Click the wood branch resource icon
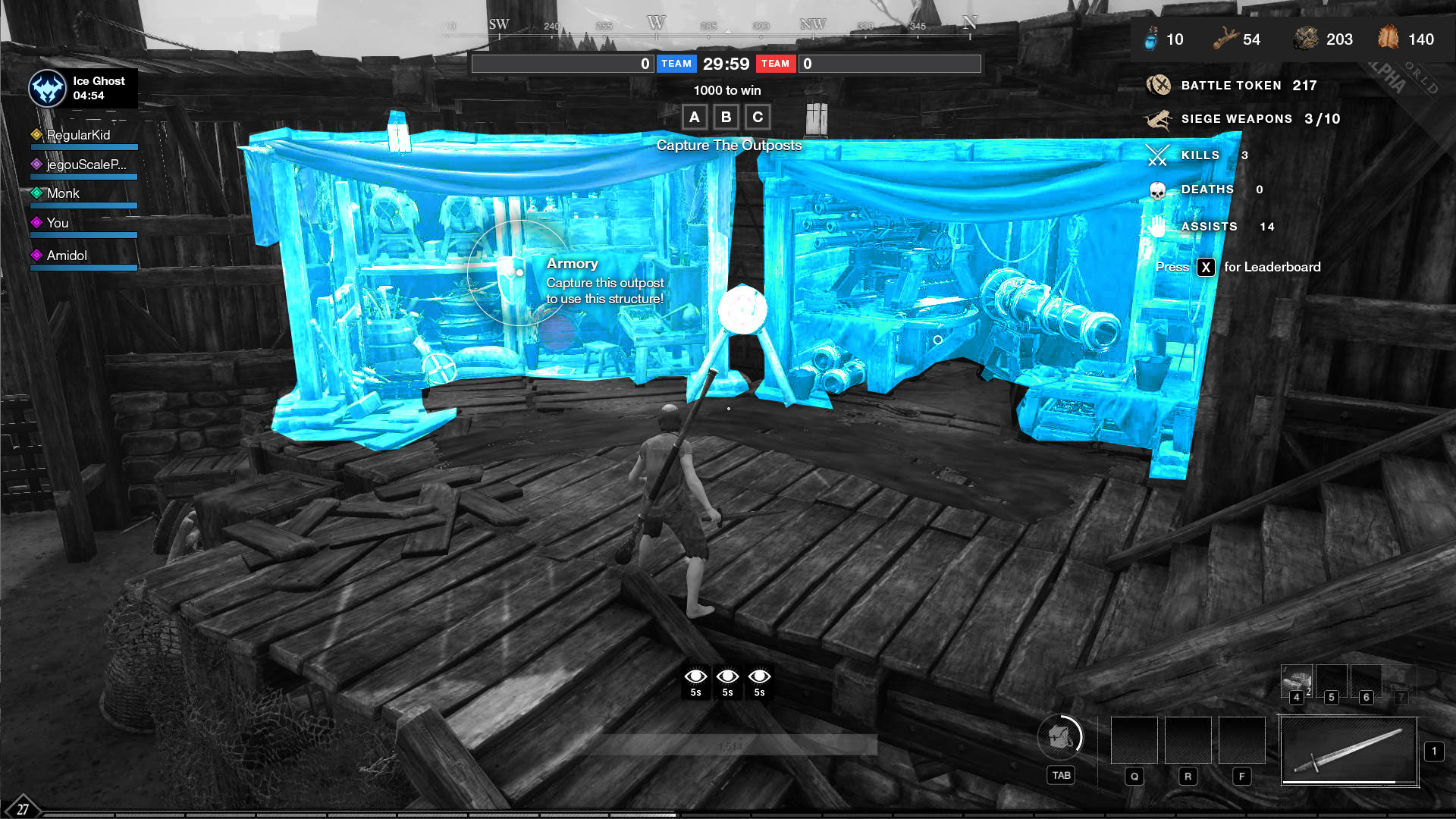The image size is (1456, 819). (x=1225, y=39)
